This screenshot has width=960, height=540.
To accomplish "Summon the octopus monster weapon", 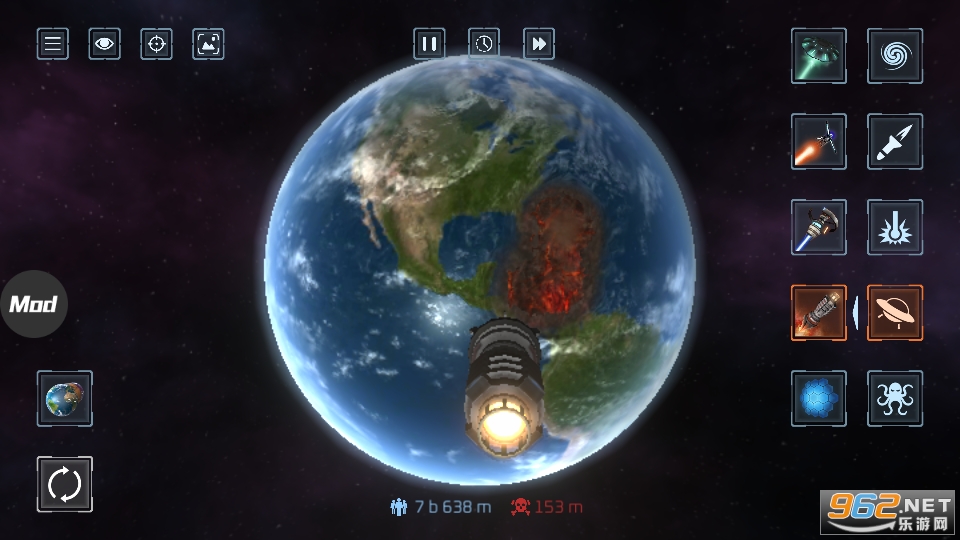I will point(895,399).
